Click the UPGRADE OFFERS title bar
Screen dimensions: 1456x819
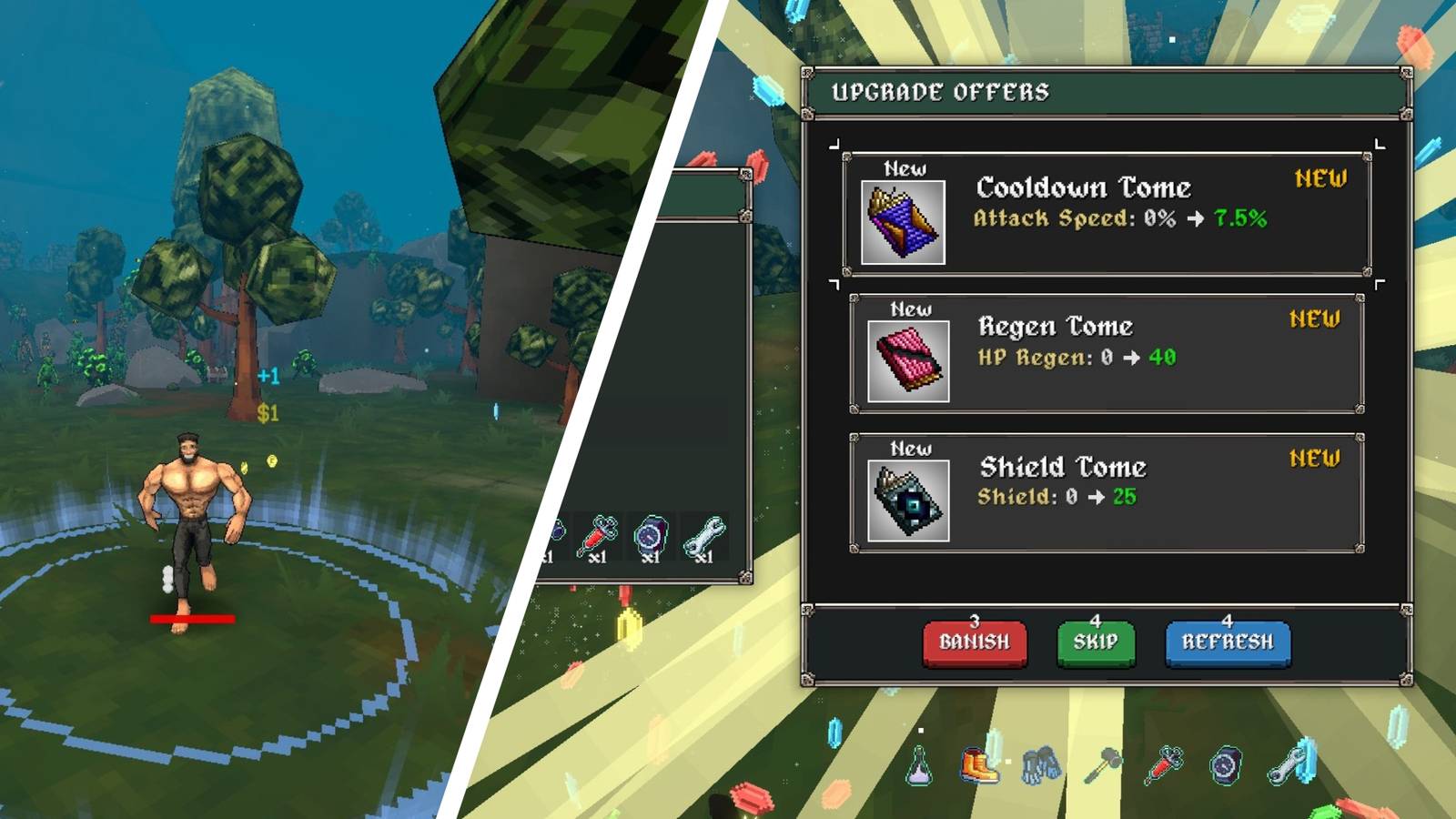[x=939, y=92]
